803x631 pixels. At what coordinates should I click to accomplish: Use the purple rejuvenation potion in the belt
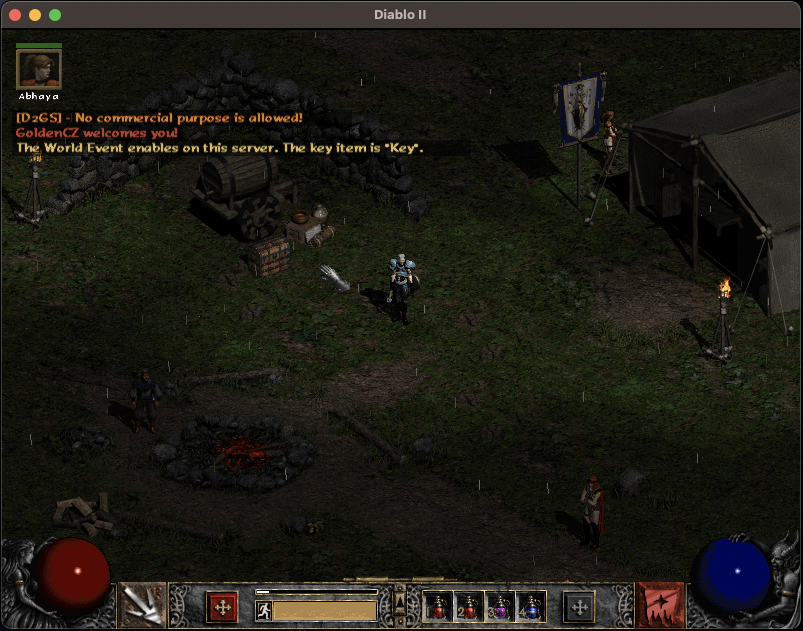tap(500, 606)
